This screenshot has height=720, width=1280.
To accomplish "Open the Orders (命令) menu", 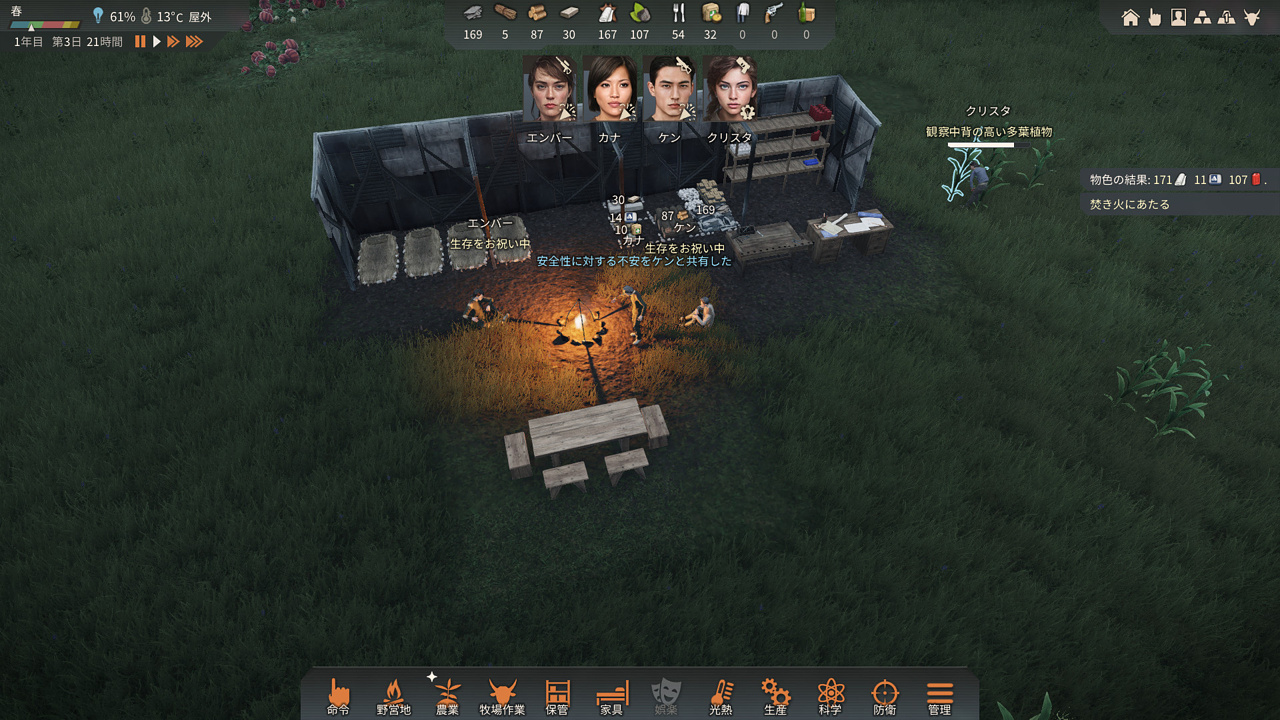I will pos(338,695).
